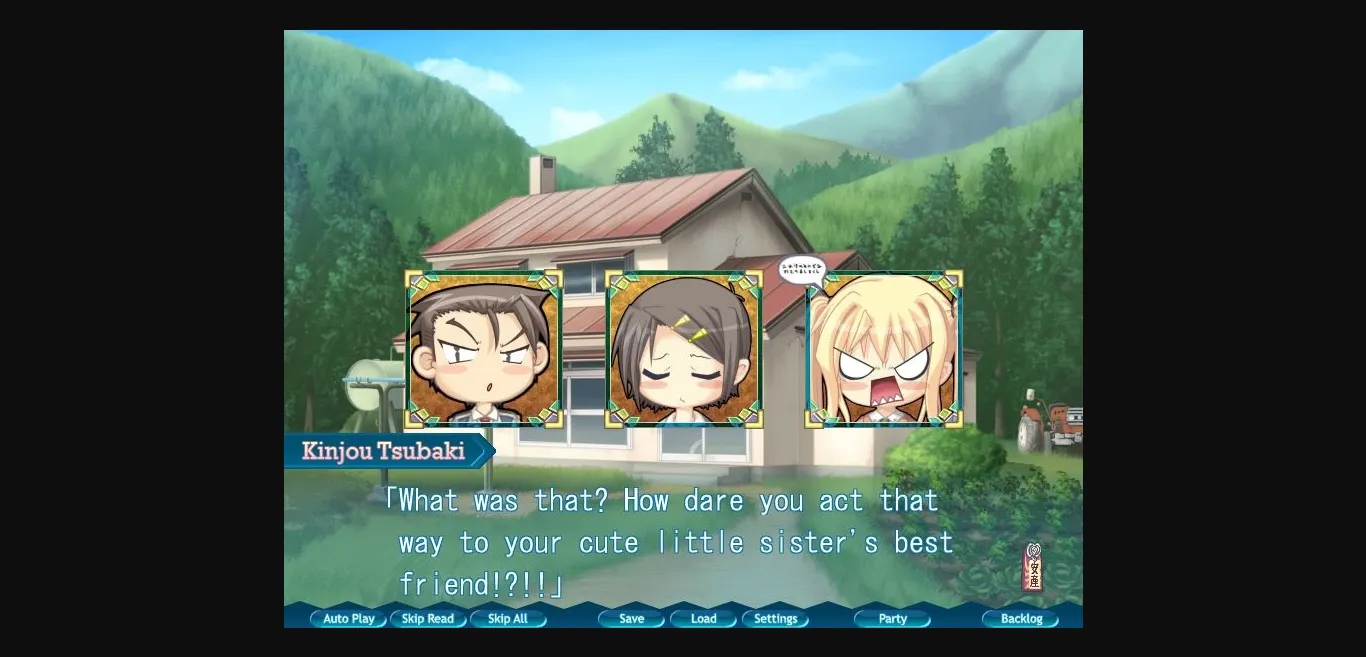Save the game
The image size is (1366, 657).
(x=632, y=619)
